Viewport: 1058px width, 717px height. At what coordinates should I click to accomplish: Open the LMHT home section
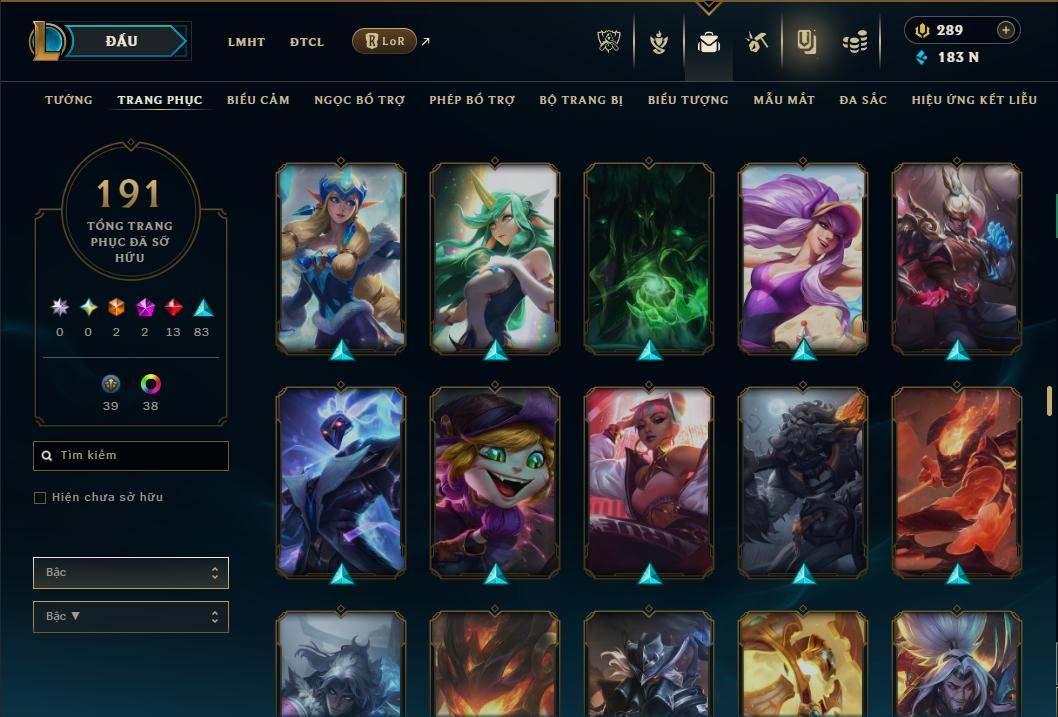pos(246,42)
